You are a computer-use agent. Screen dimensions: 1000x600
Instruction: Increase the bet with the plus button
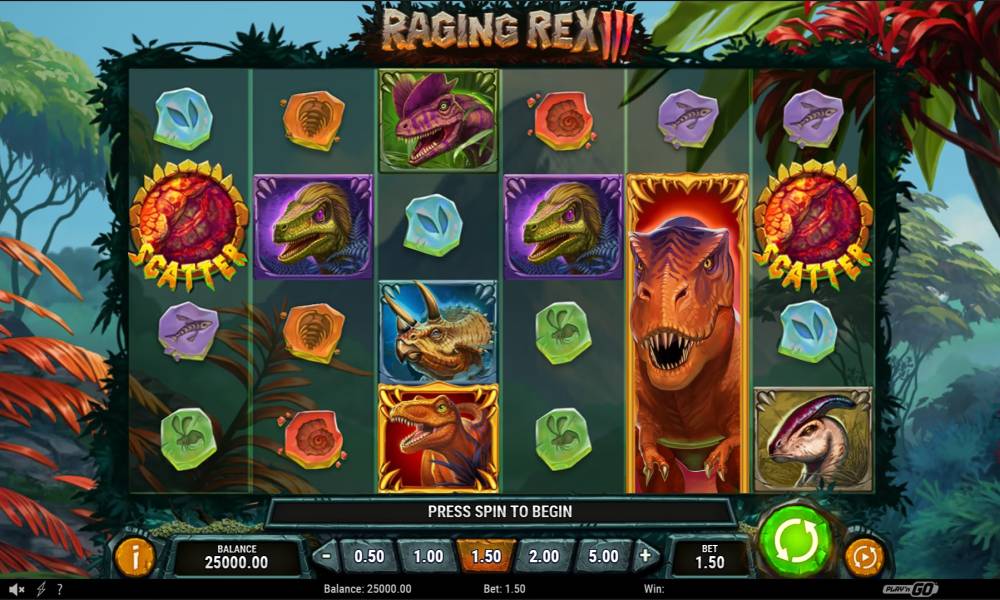coord(646,555)
